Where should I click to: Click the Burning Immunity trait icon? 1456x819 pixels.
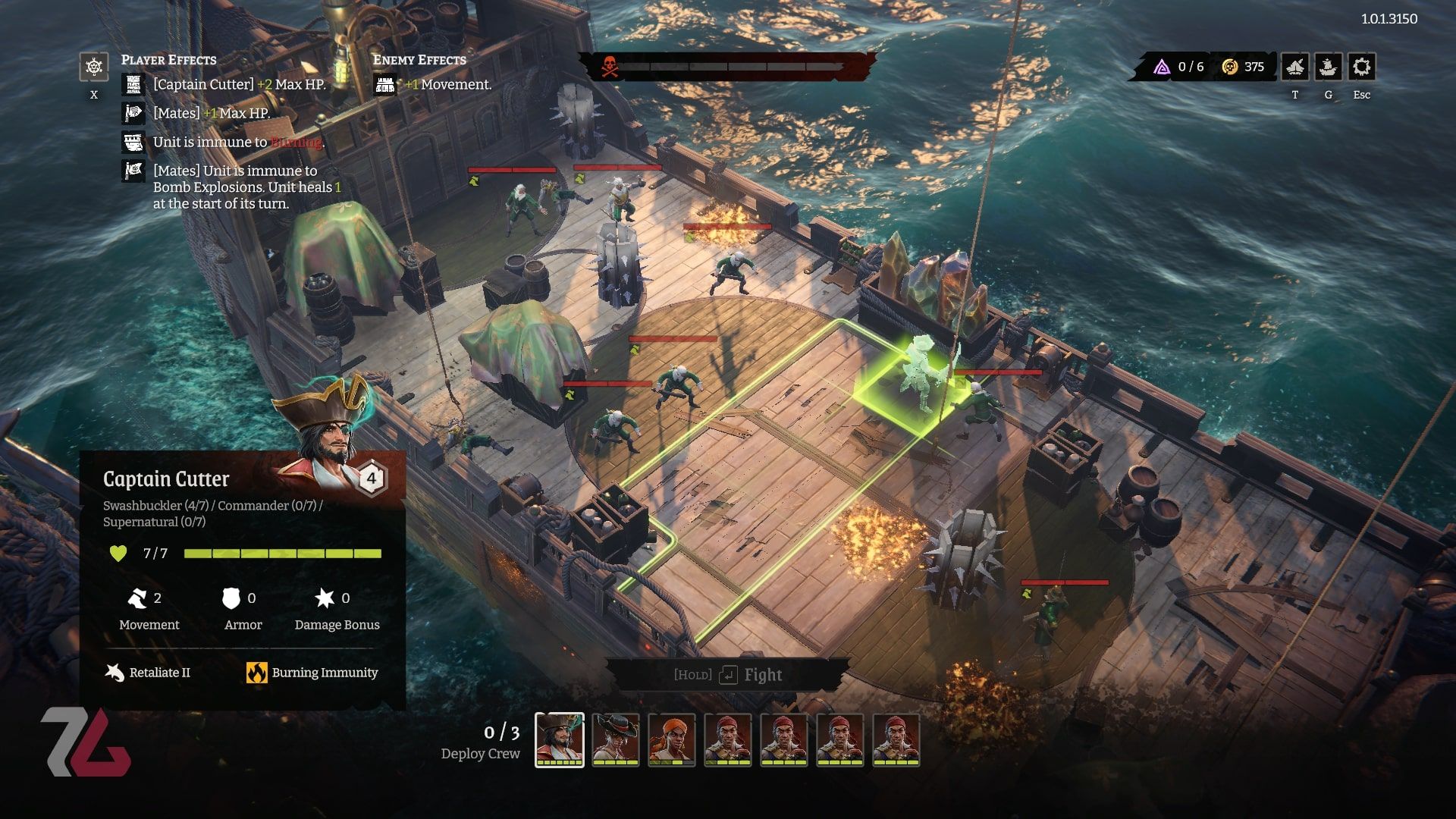click(256, 673)
